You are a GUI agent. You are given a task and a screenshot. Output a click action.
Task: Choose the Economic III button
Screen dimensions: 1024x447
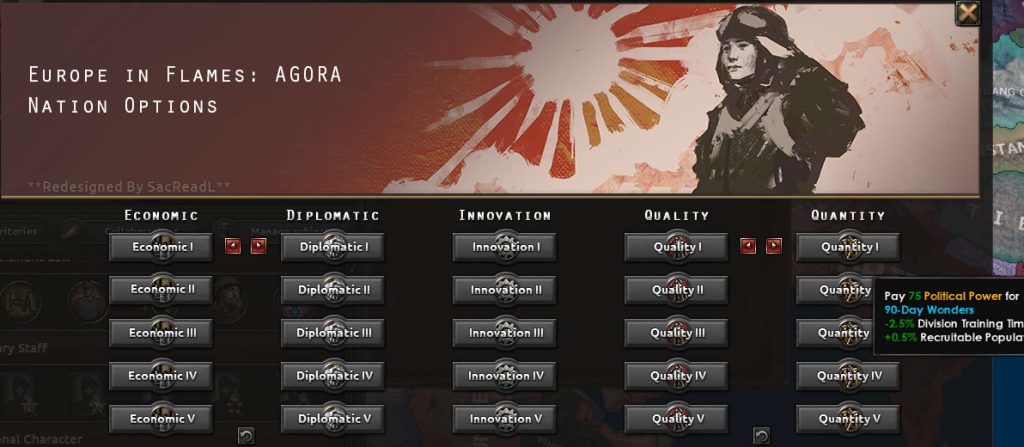tap(161, 333)
